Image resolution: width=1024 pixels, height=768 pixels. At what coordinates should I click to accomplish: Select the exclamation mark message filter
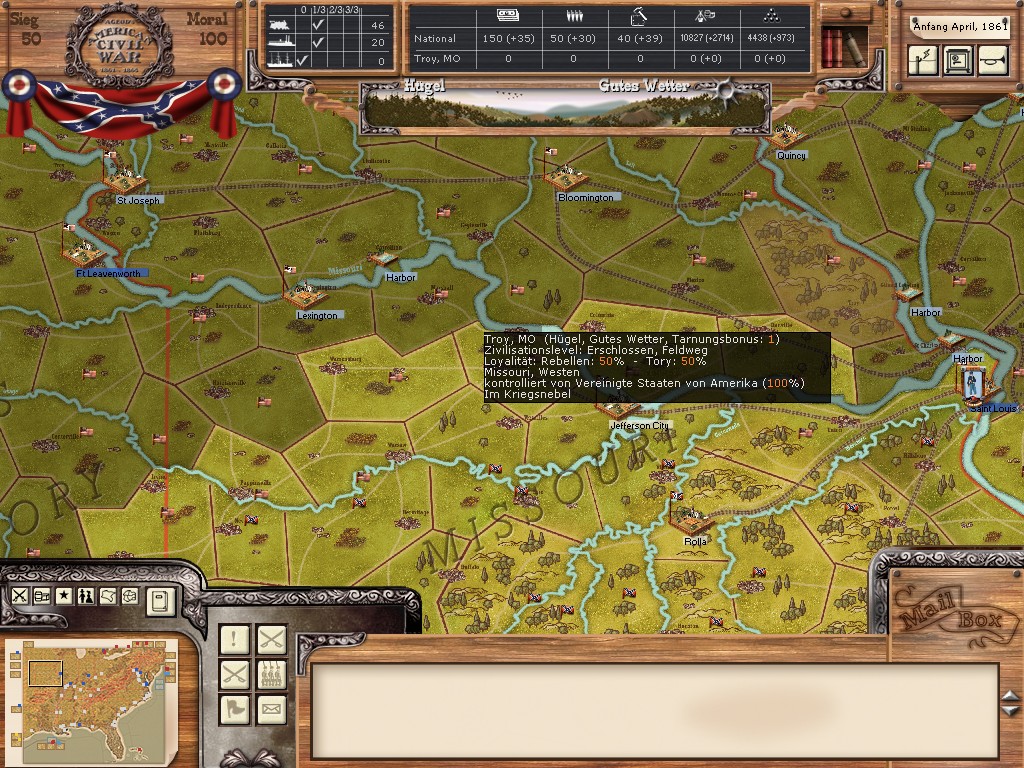click(x=235, y=639)
